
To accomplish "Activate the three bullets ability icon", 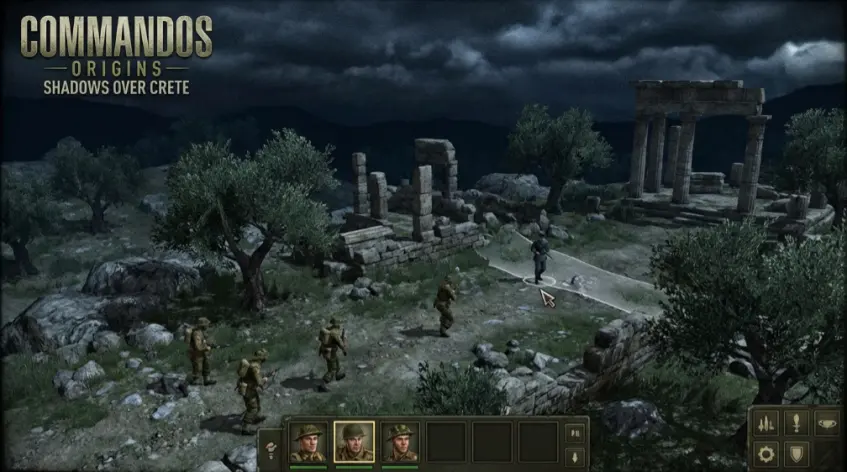I will click(x=768, y=421).
